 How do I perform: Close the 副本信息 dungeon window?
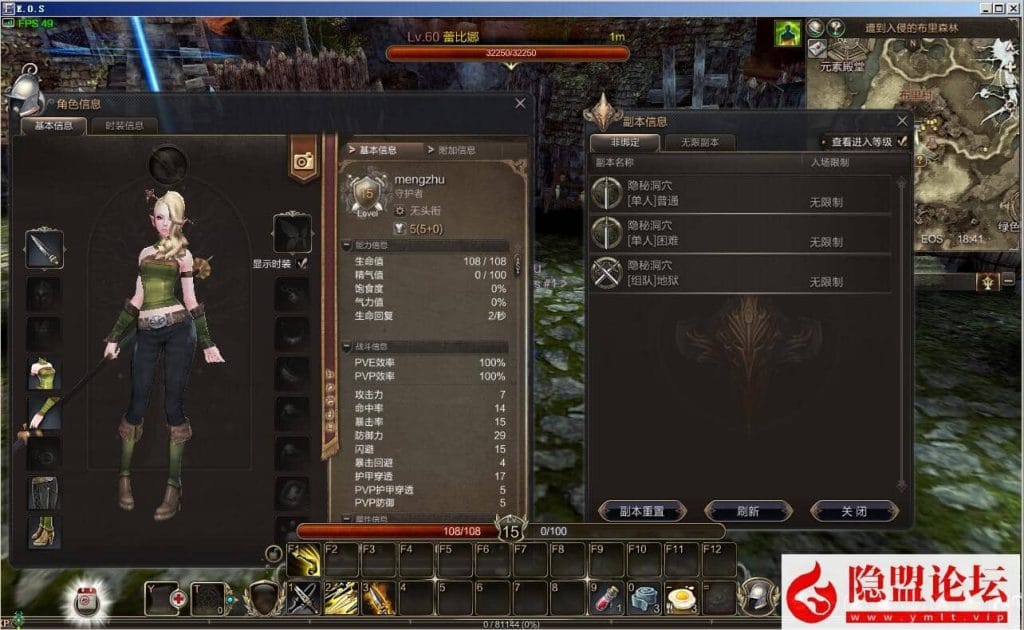[898, 119]
